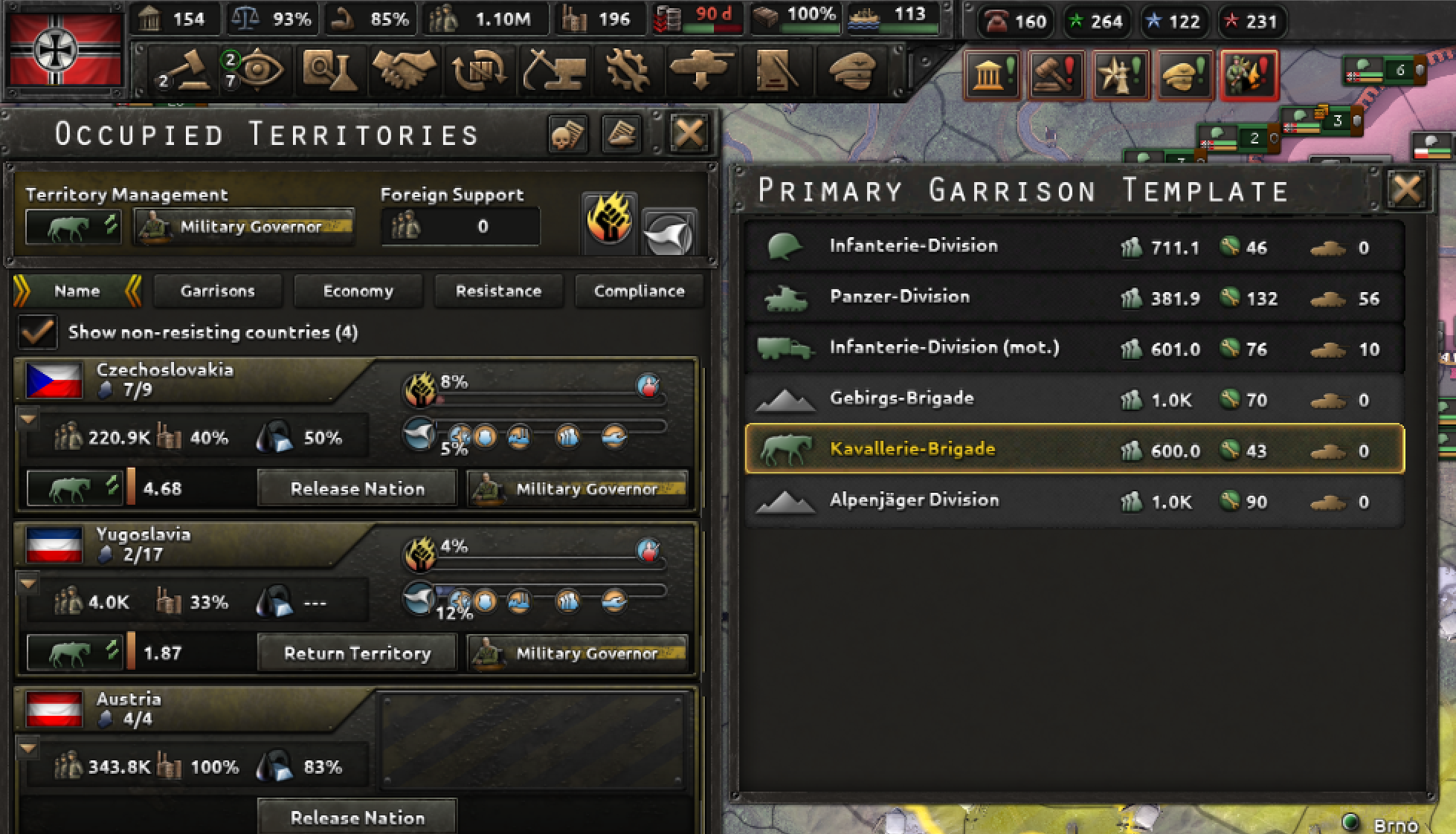
Task: Collapse the Czechoslovakia territory details
Action: 30,420
